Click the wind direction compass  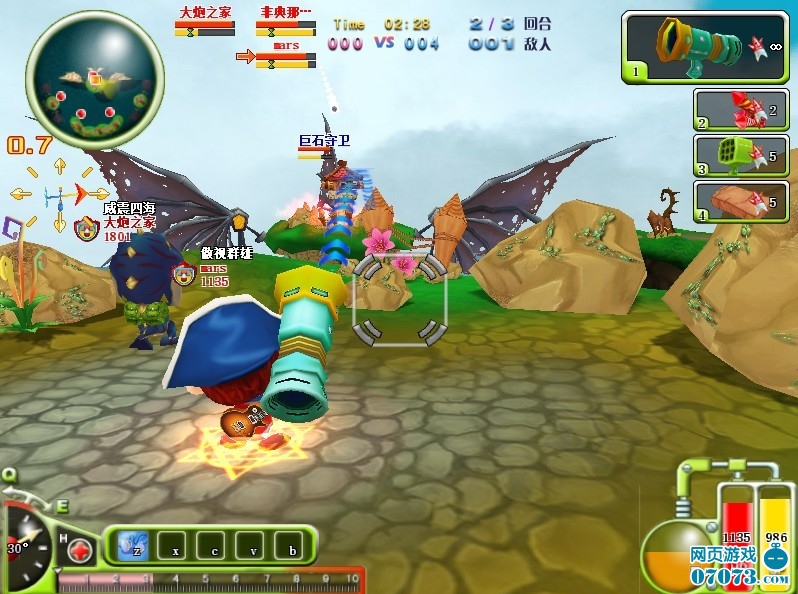60,194
